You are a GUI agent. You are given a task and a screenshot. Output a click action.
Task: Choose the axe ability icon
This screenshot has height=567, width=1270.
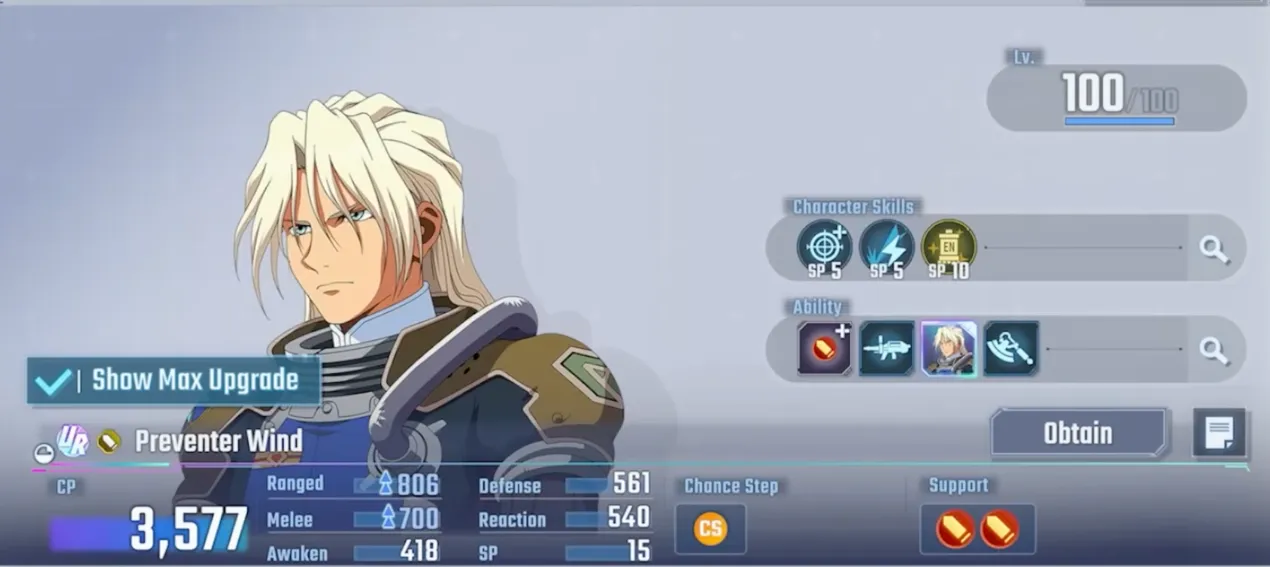[x=1010, y=348]
